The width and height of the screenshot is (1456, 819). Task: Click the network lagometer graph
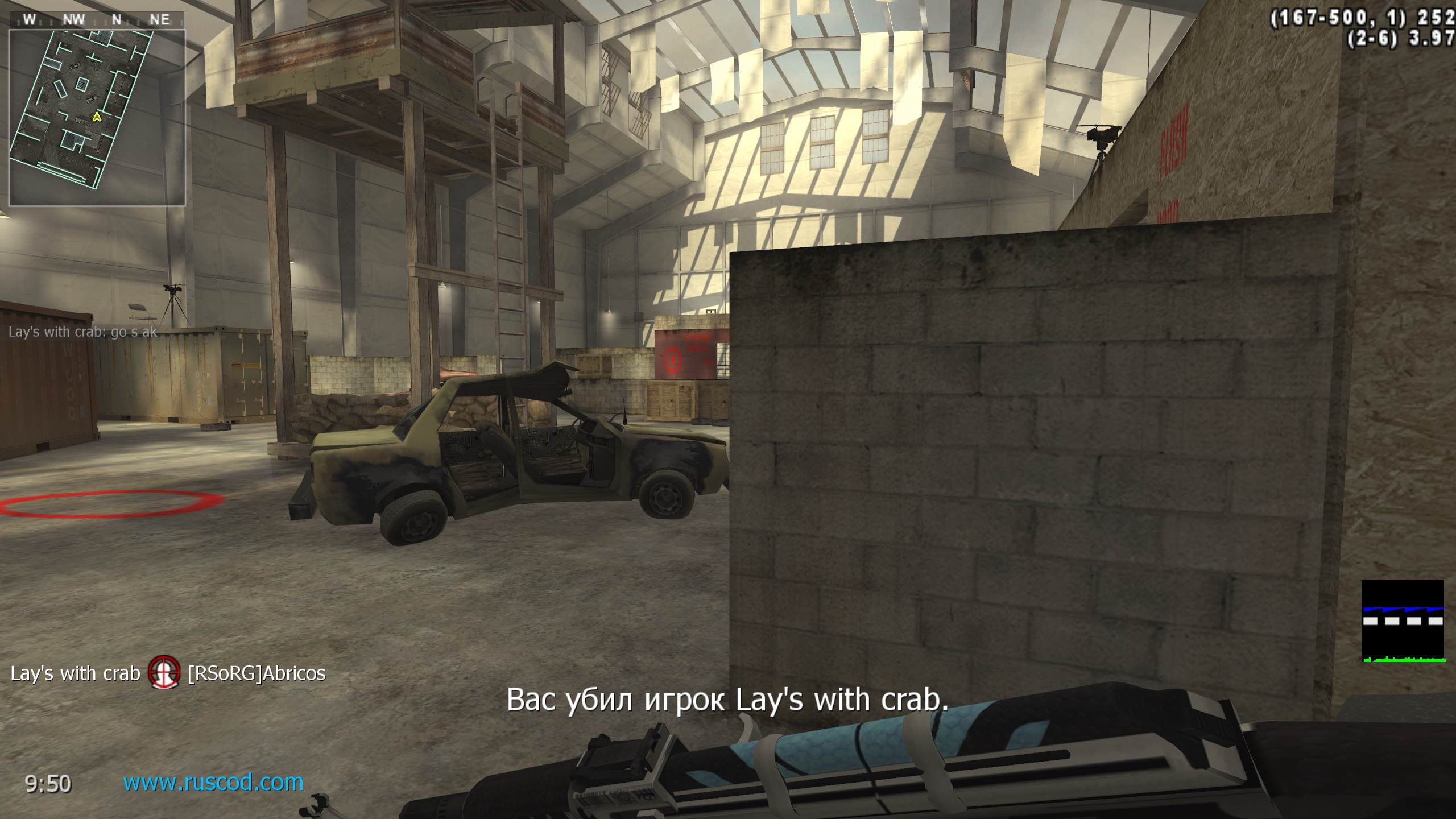[x=1403, y=621]
